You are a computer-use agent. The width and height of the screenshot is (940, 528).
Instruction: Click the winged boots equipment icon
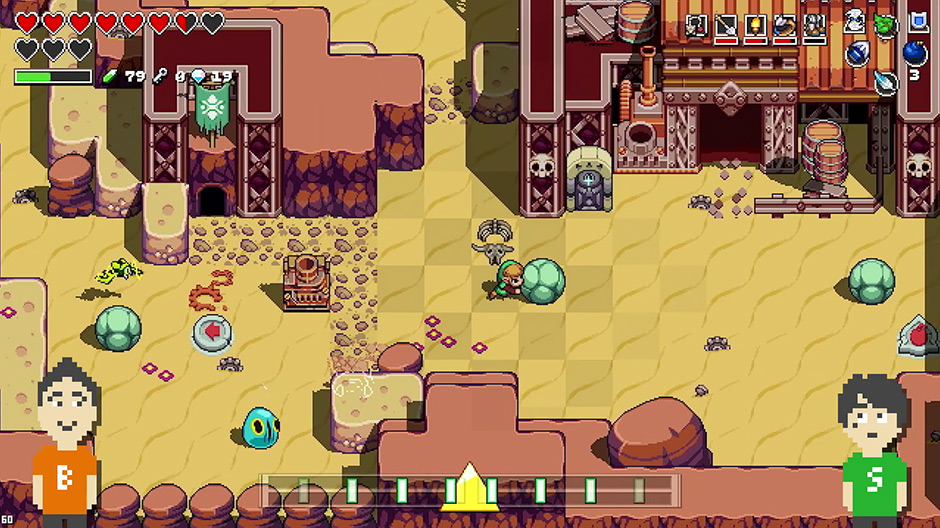(785, 26)
